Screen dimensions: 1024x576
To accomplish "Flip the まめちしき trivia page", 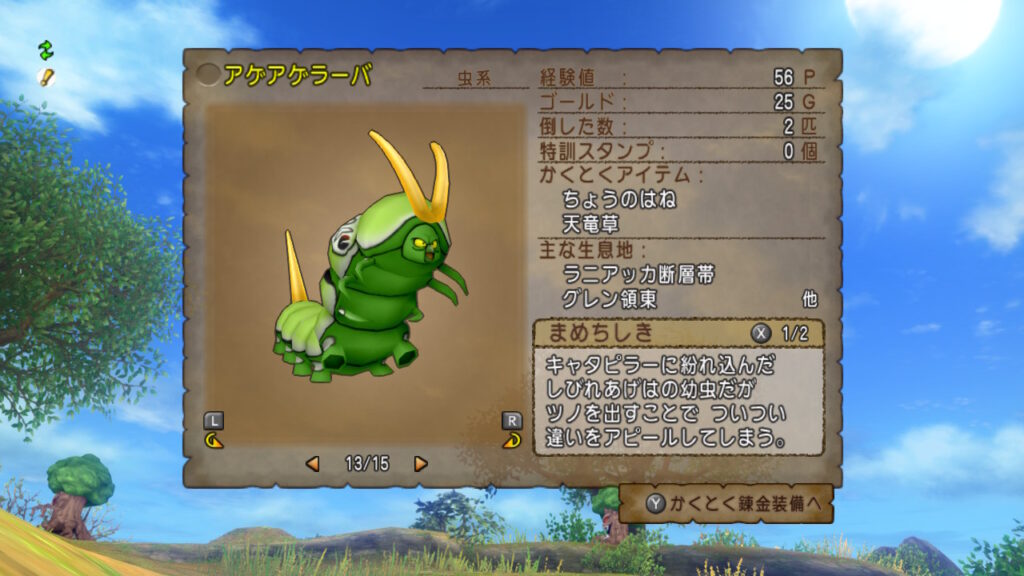I will 760,333.
